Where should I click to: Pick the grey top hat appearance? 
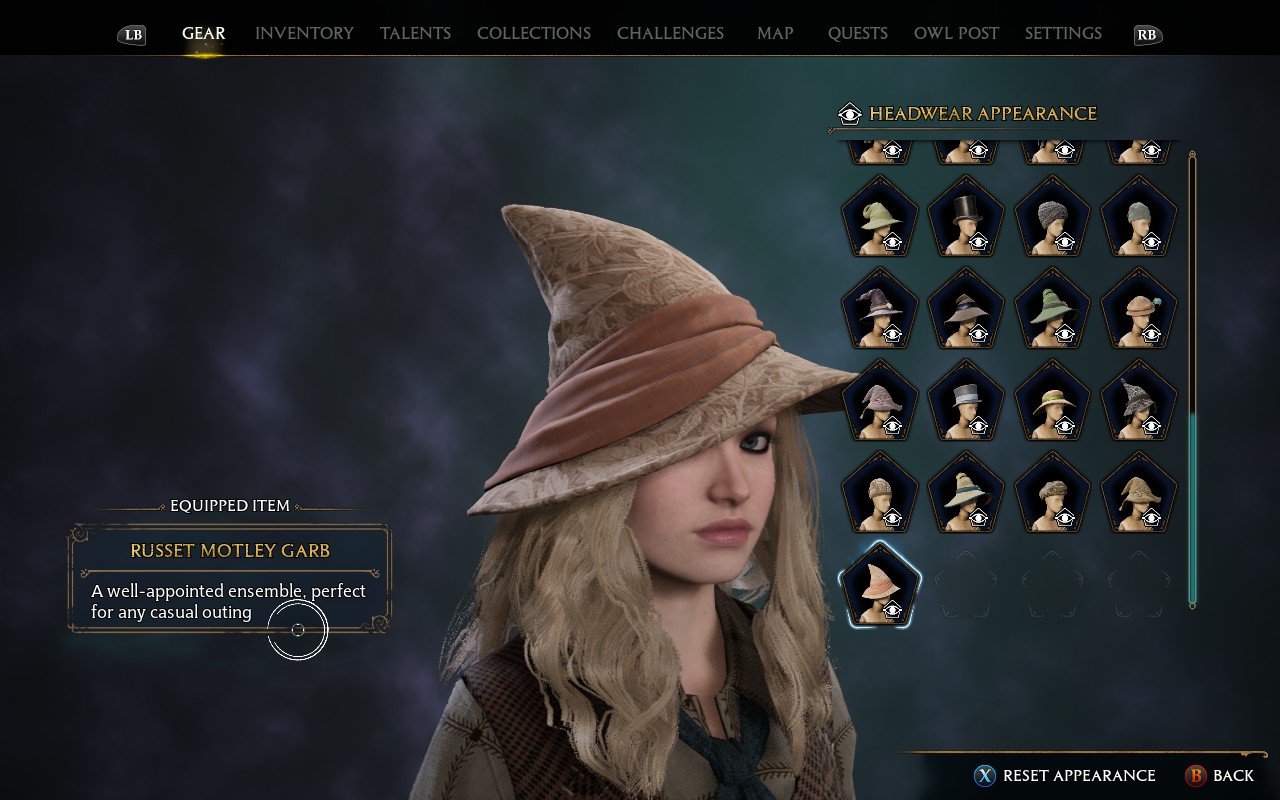(x=966, y=402)
